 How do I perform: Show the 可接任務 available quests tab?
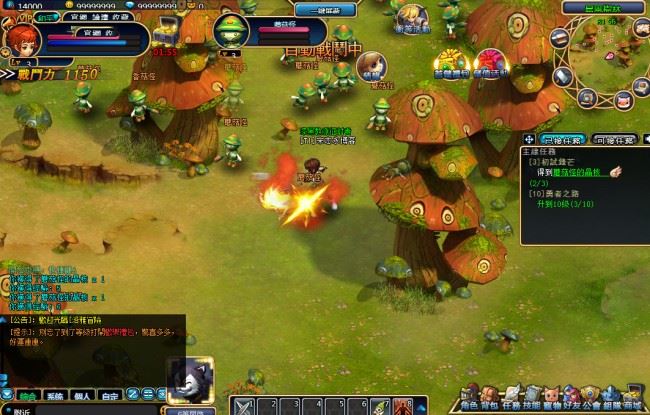click(x=614, y=140)
